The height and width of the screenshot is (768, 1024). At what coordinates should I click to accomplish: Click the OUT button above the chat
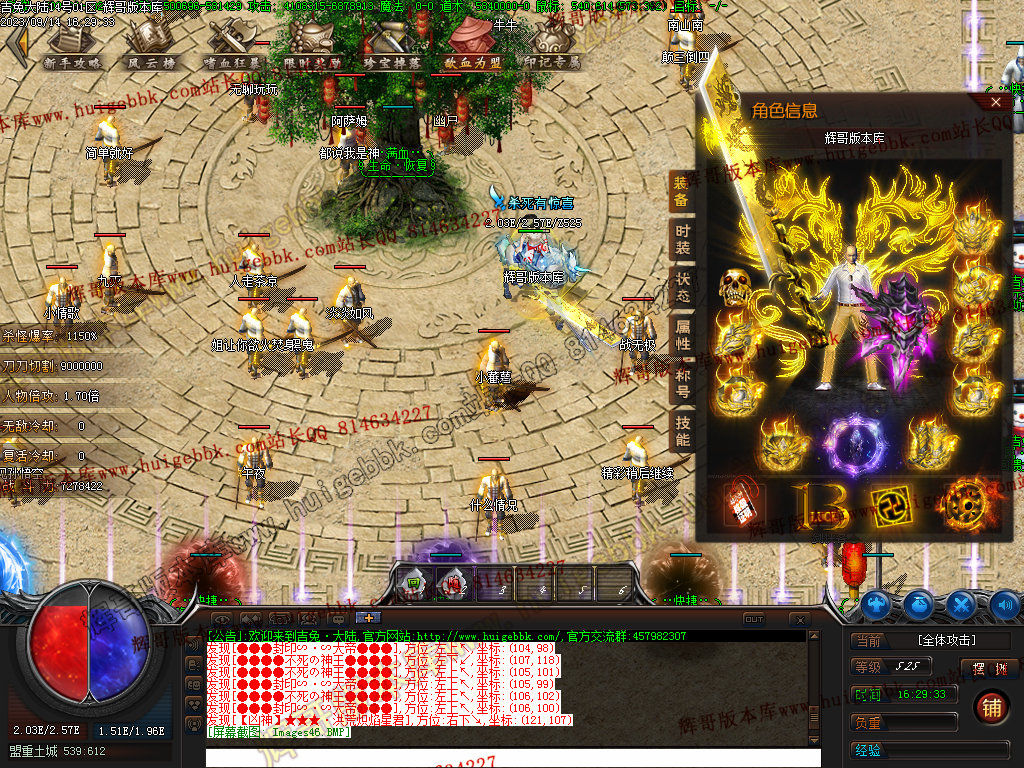point(754,620)
